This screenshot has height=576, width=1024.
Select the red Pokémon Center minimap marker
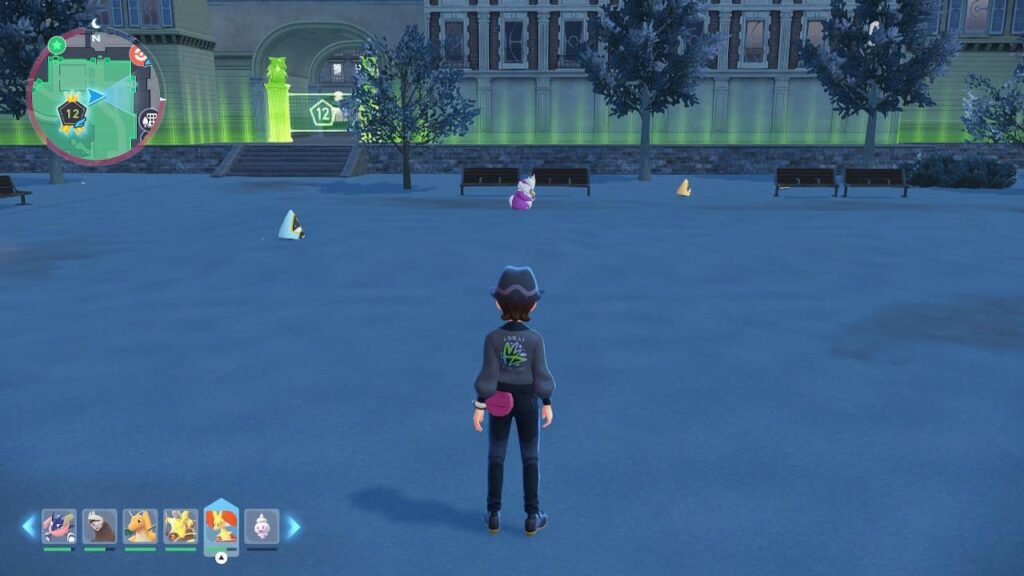[138, 56]
